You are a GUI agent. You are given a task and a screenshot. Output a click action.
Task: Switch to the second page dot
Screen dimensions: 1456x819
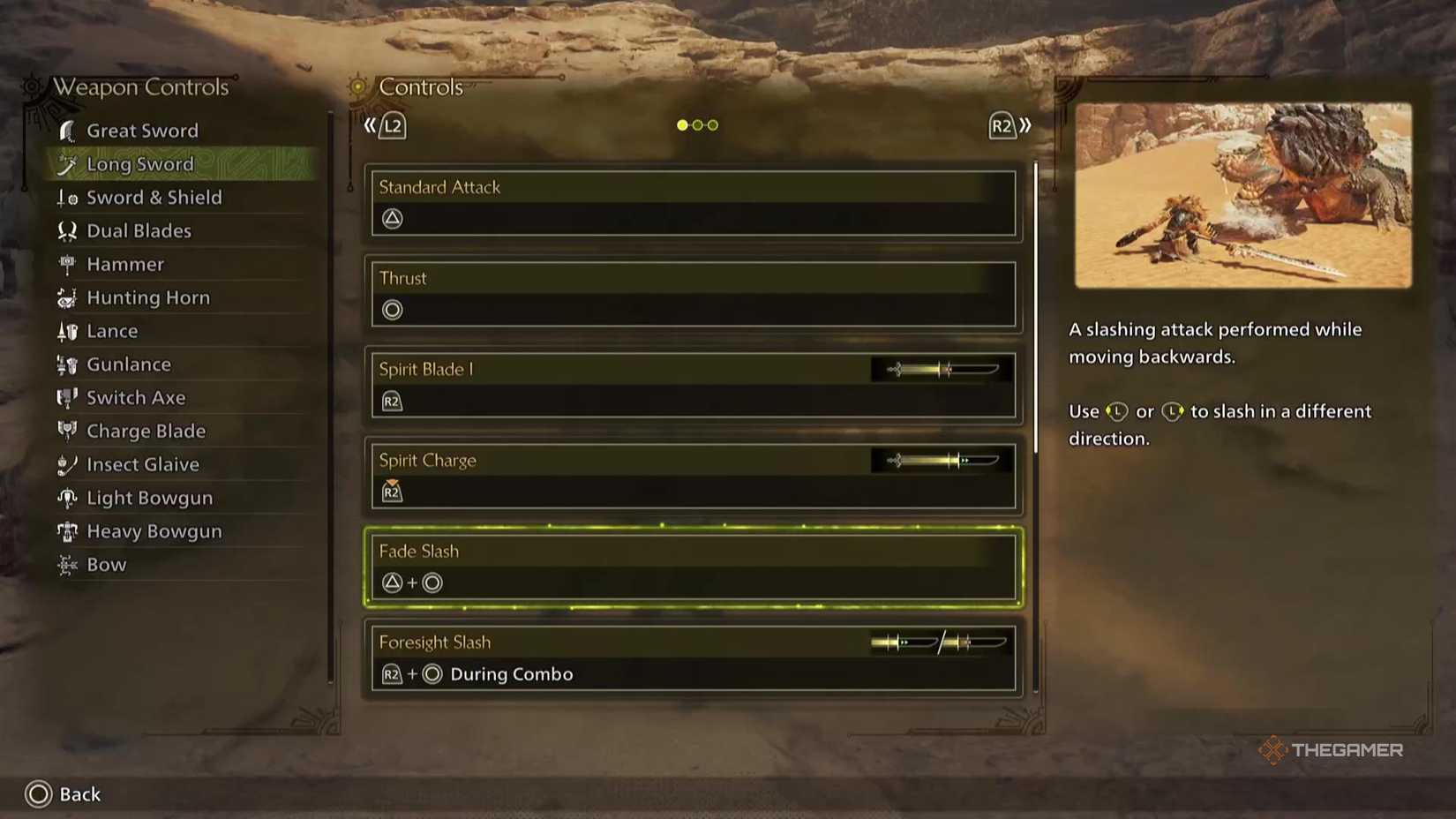697,125
